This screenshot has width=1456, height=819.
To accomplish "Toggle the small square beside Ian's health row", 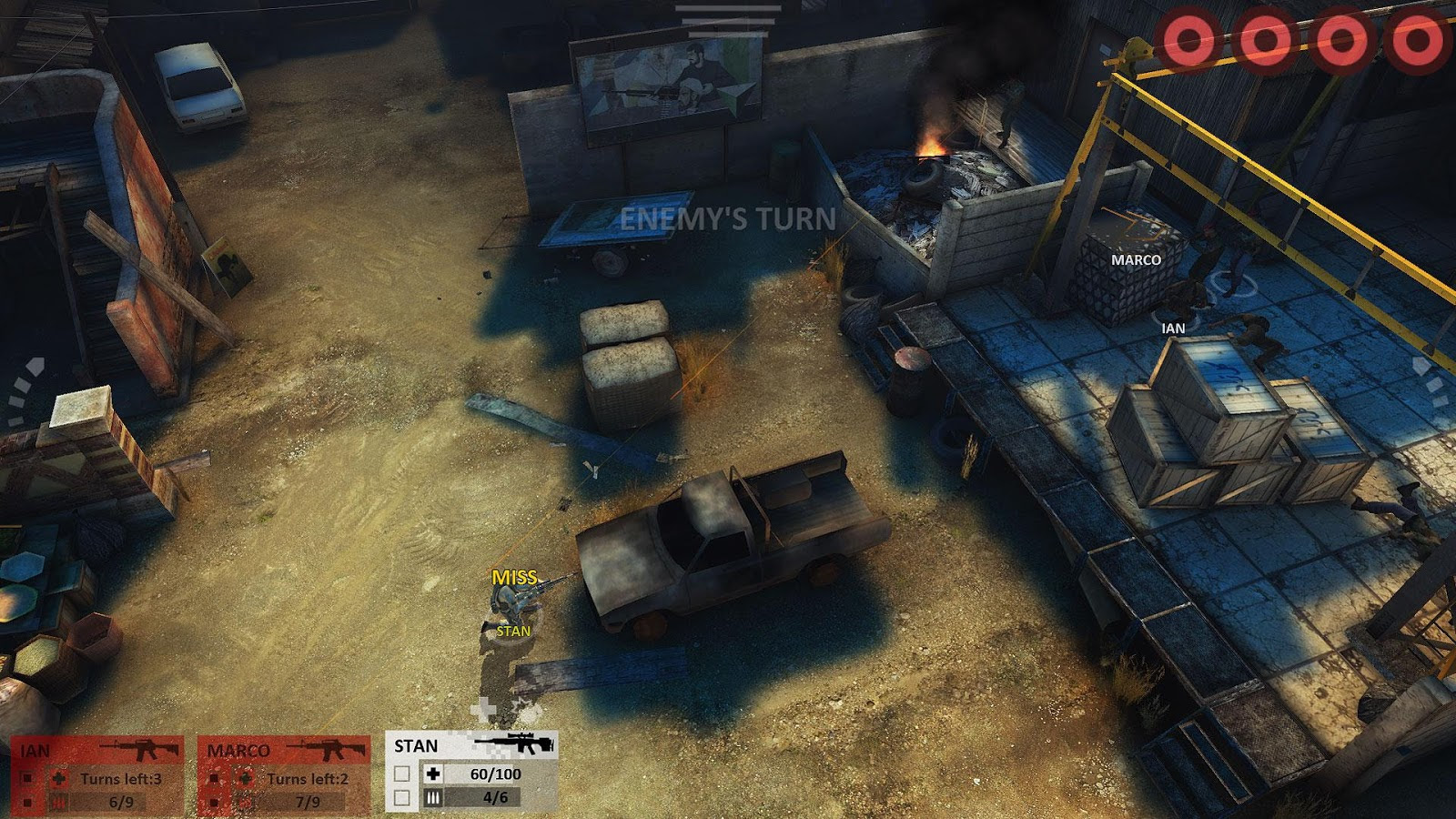I will coord(25,777).
